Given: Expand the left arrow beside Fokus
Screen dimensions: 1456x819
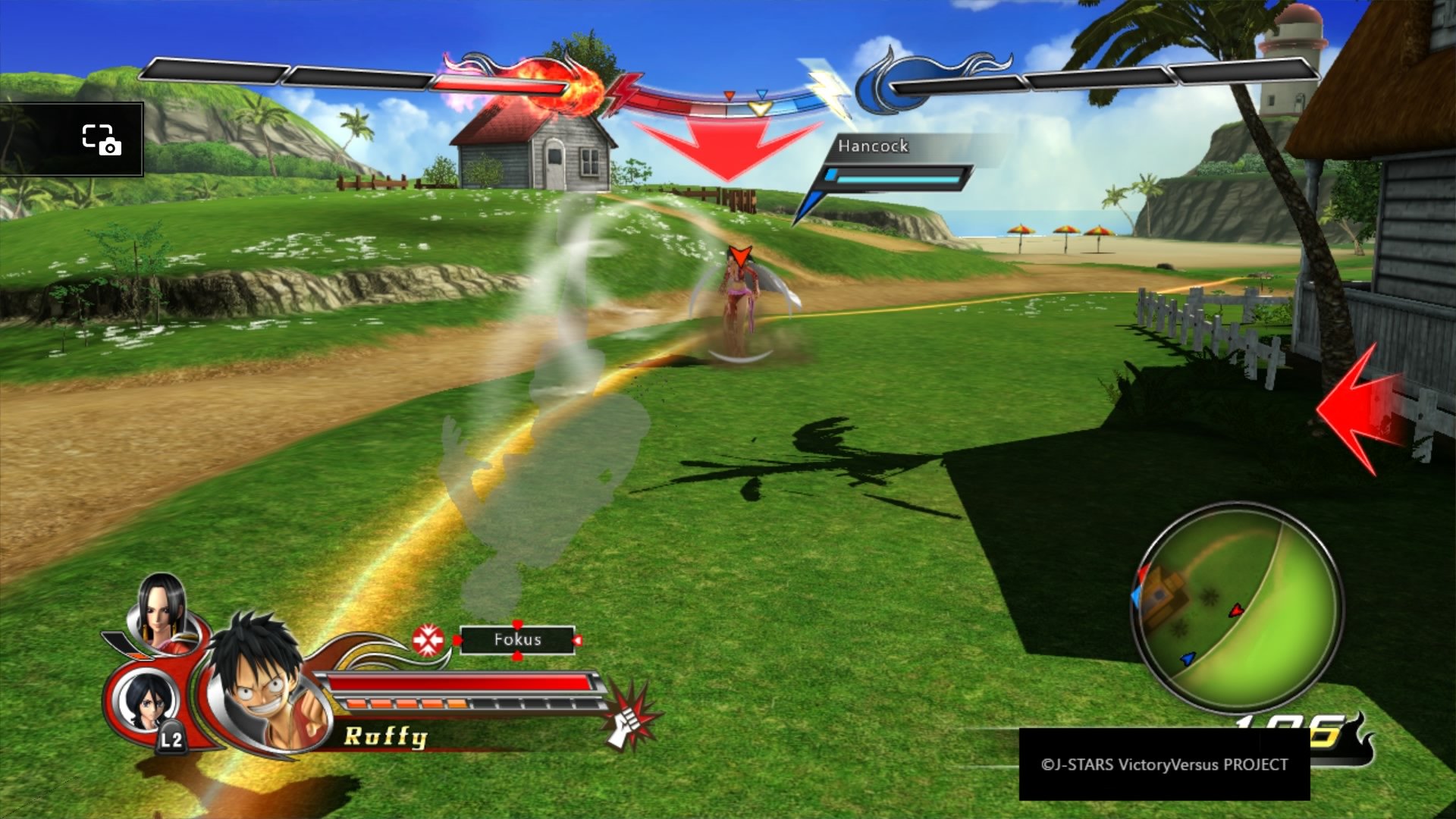Looking at the screenshot, I should tap(458, 639).
